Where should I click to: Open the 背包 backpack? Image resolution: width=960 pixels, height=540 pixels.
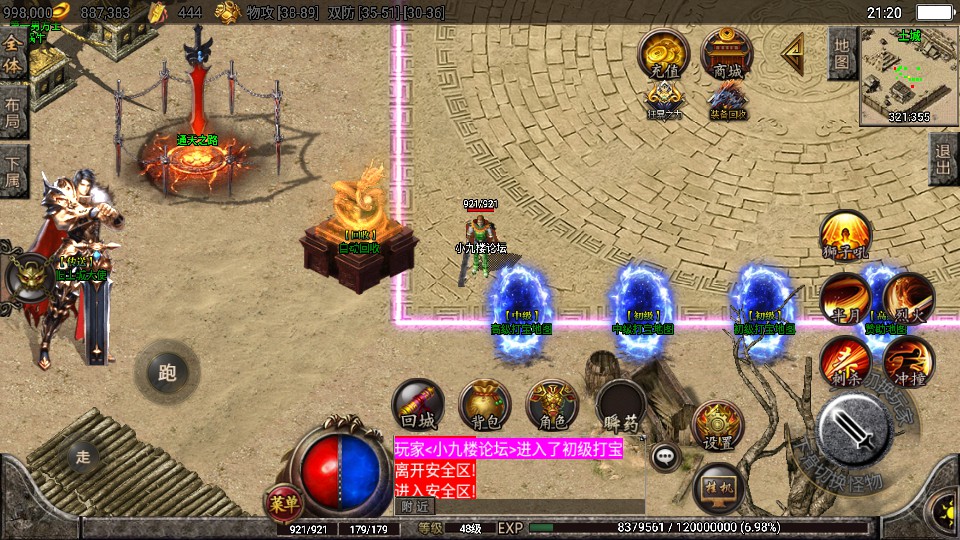click(485, 405)
